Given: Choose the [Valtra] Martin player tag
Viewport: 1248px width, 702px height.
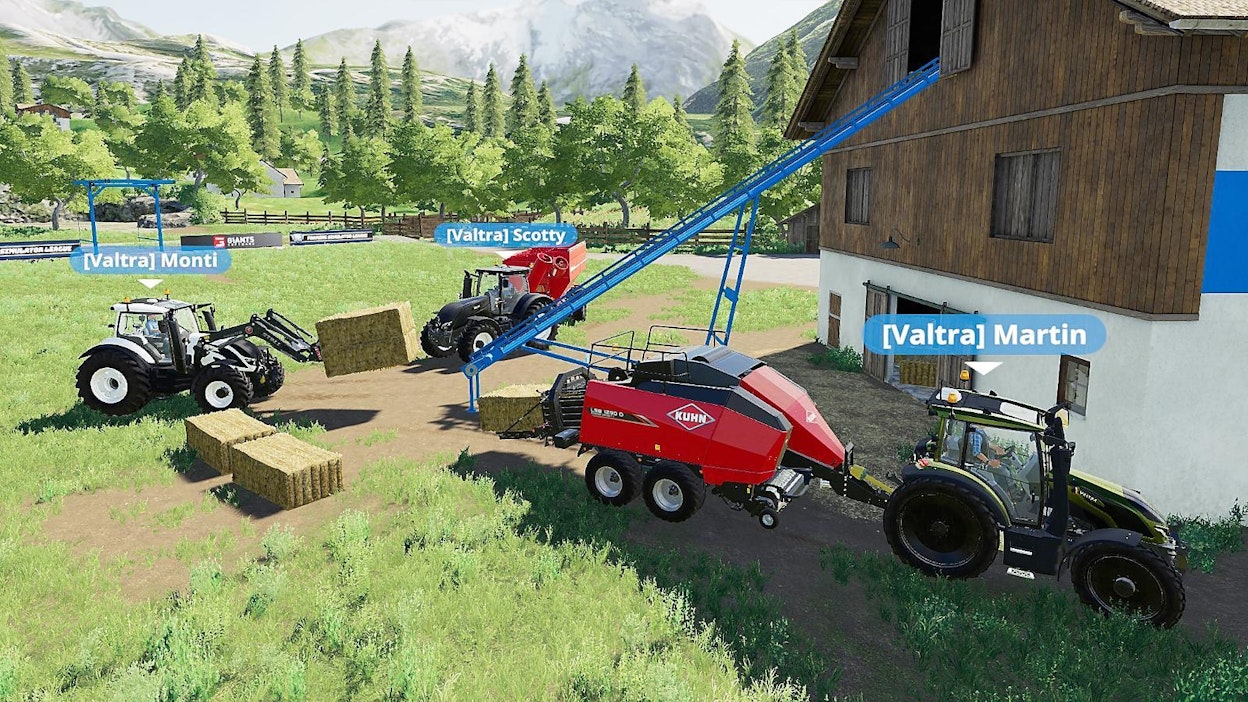Looking at the screenshot, I should coord(984,335).
